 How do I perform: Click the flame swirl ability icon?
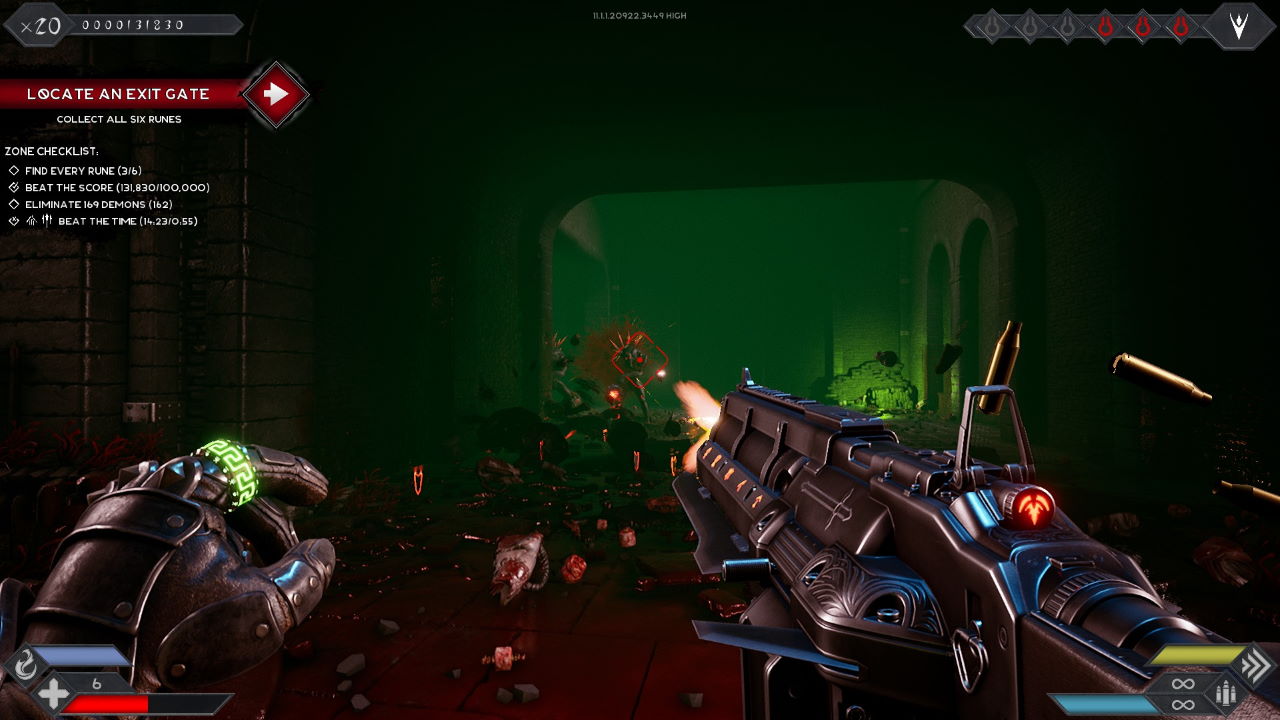pos(24,662)
